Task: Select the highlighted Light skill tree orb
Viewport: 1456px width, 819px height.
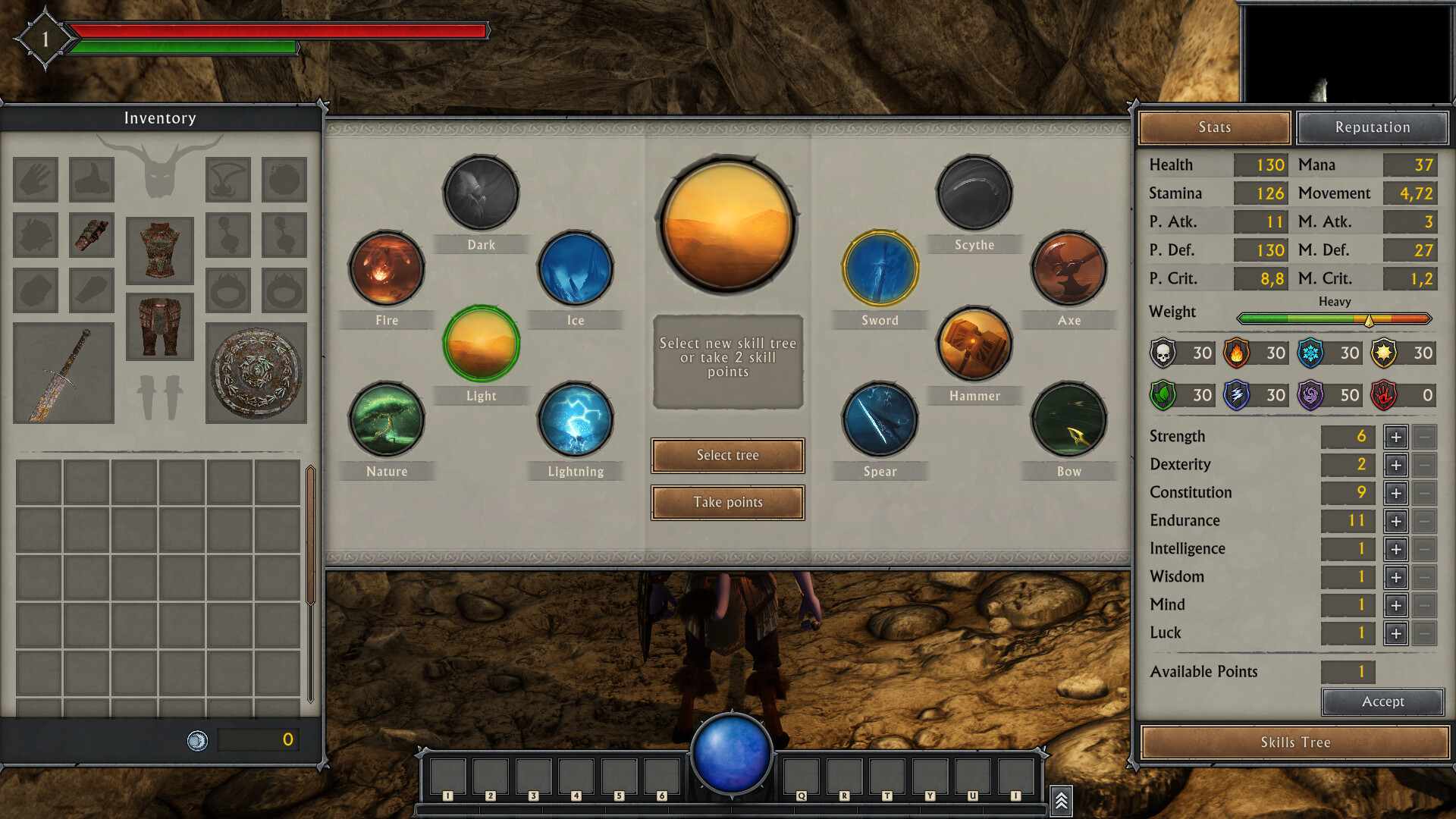Action: [482, 344]
